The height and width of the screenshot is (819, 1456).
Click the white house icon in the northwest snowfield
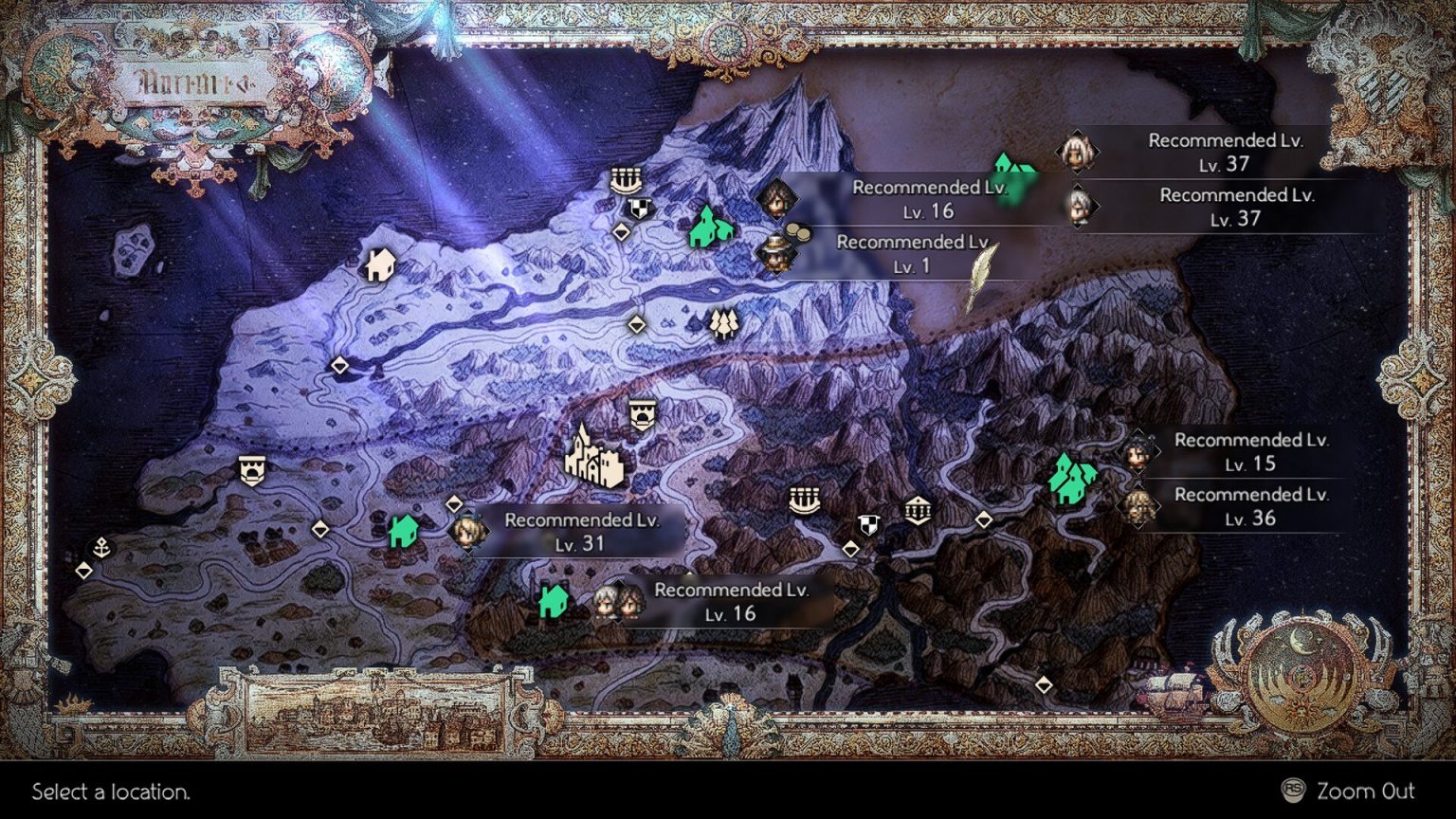[379, 264]
